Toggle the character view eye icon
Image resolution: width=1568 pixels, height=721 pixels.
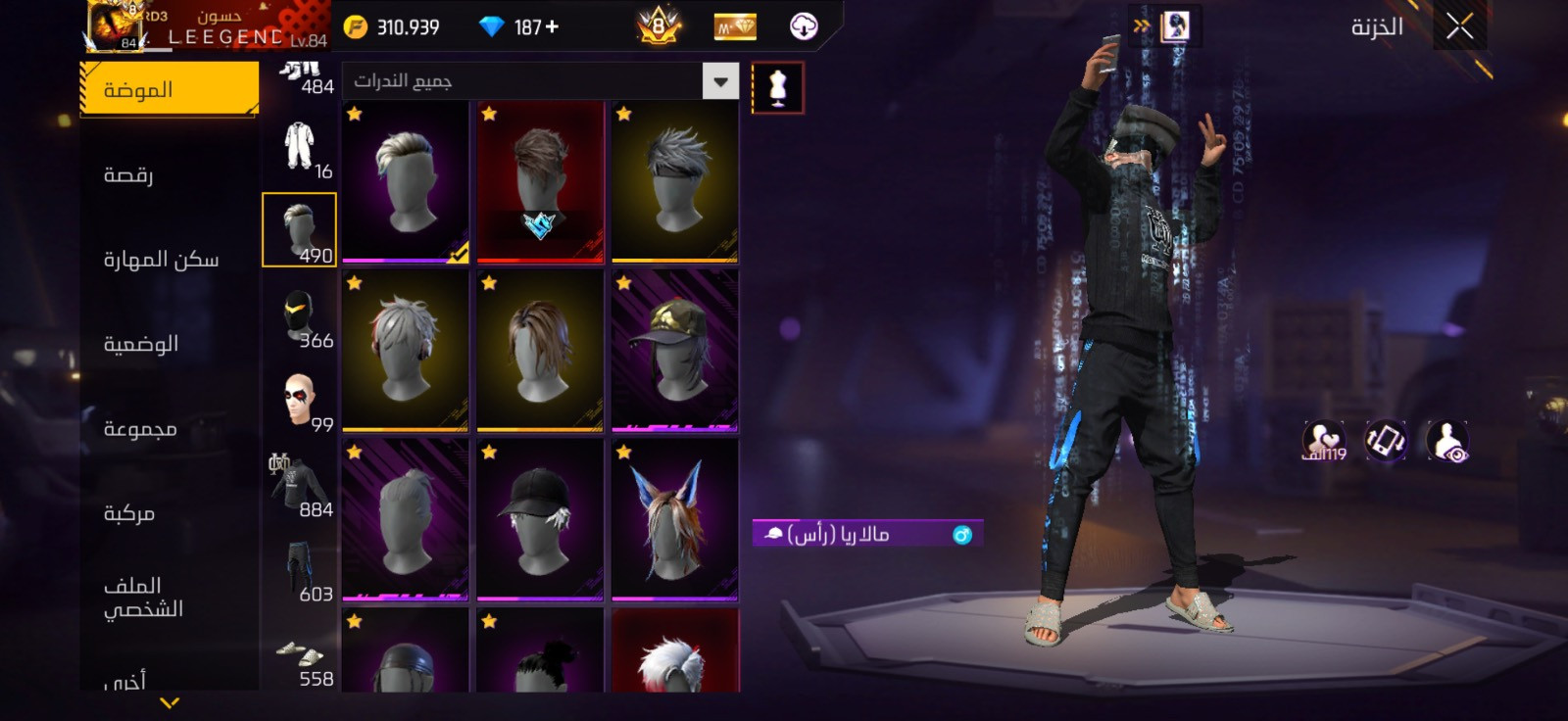pyautogui.click(x=1446, y=441)
